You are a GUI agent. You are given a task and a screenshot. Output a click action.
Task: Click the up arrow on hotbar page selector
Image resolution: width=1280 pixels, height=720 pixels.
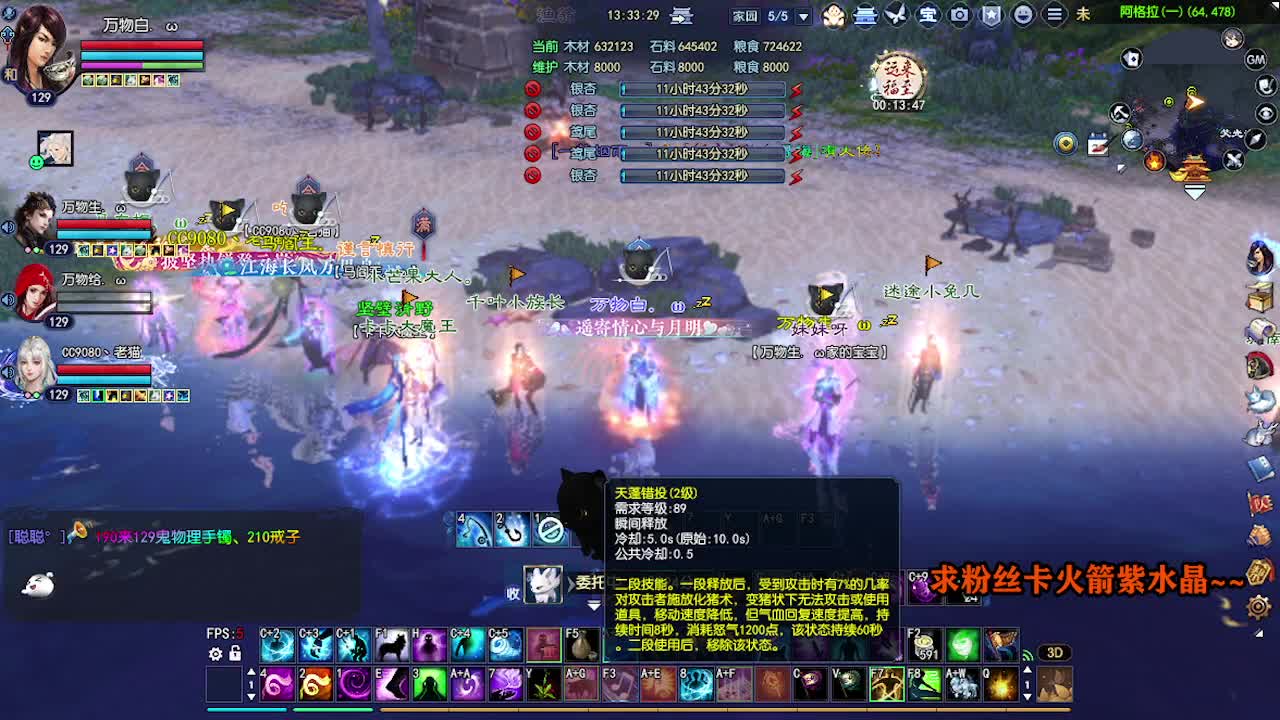[251, 670]
